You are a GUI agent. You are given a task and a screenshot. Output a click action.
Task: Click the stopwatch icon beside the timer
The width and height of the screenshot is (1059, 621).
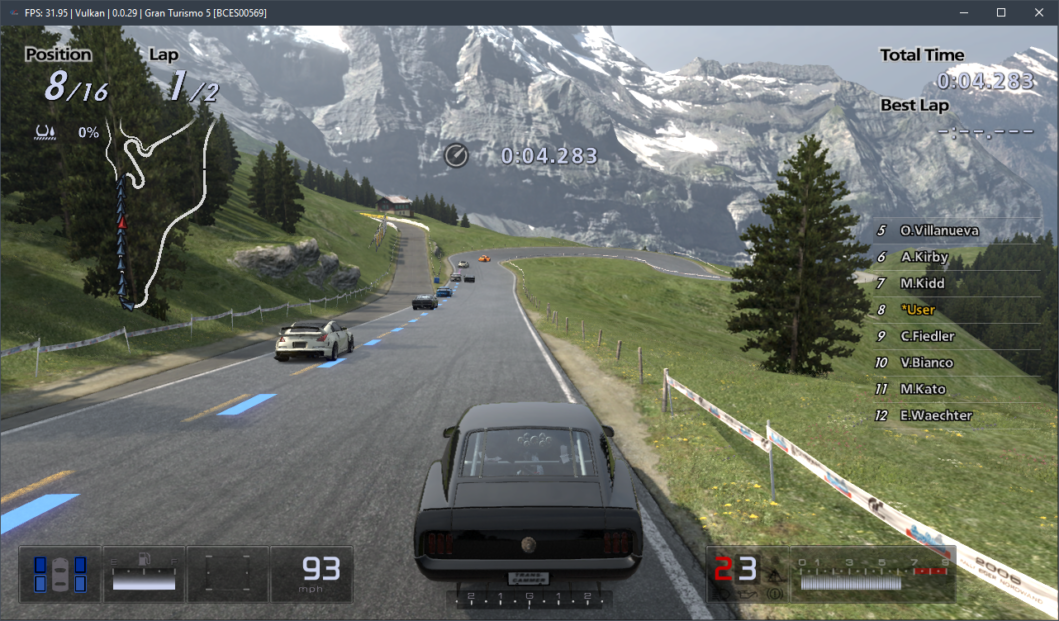pos(456,155)
